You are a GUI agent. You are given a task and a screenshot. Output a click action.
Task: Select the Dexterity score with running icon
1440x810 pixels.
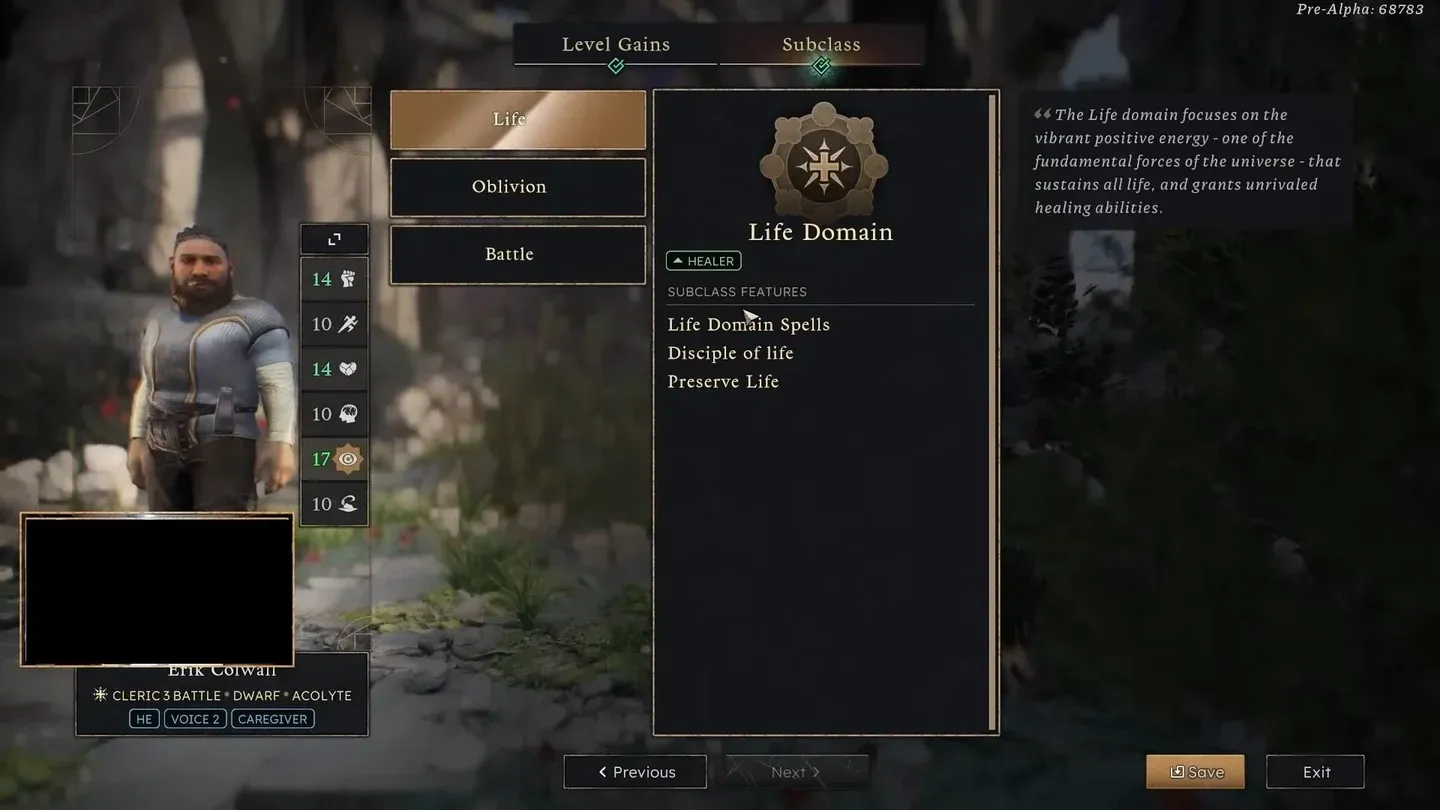(334, 324)
